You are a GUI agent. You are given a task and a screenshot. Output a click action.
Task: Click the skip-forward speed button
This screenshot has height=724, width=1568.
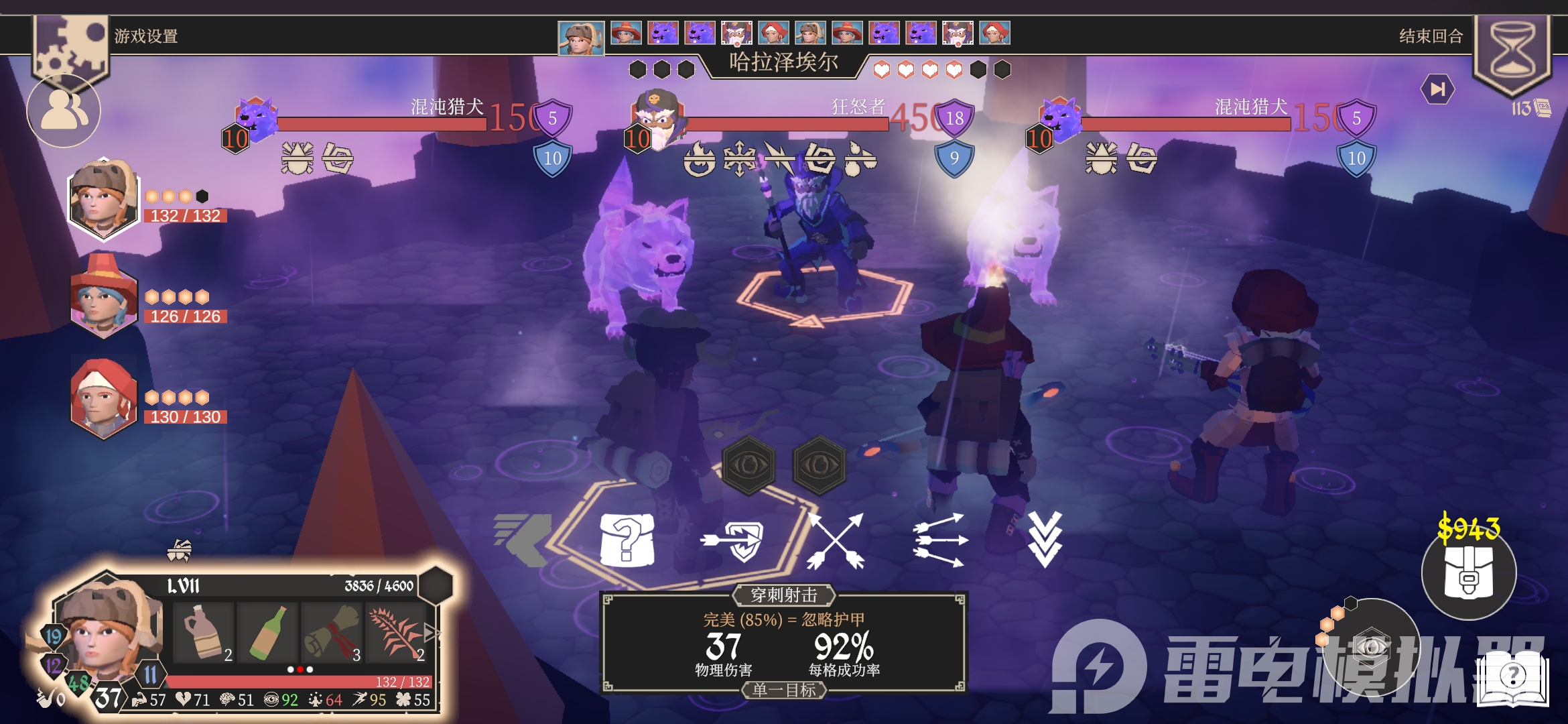pyautogui.click(x=1437, y=89)
